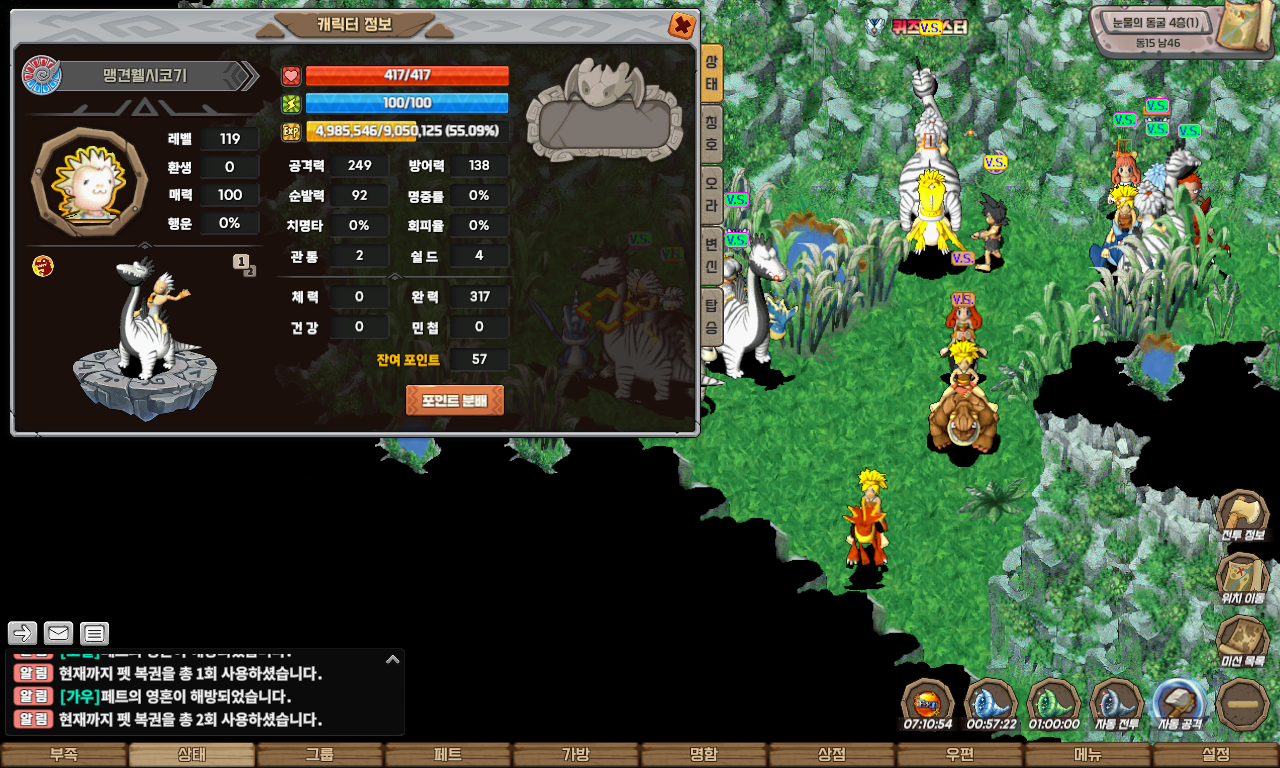Toggle 자동 전투 auto battle
The height and width of the screenshot is (768, 1280).
(1116, 705)
